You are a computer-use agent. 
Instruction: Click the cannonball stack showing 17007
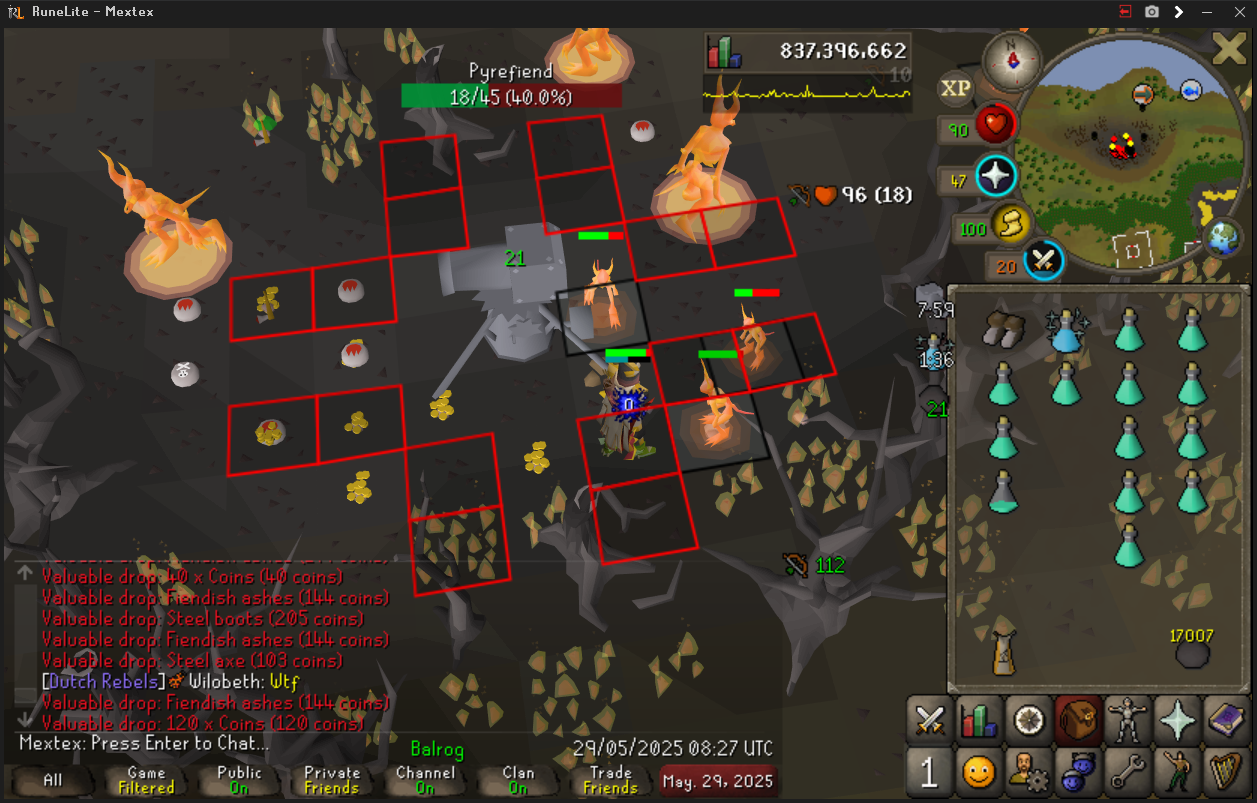[1191, 653]
